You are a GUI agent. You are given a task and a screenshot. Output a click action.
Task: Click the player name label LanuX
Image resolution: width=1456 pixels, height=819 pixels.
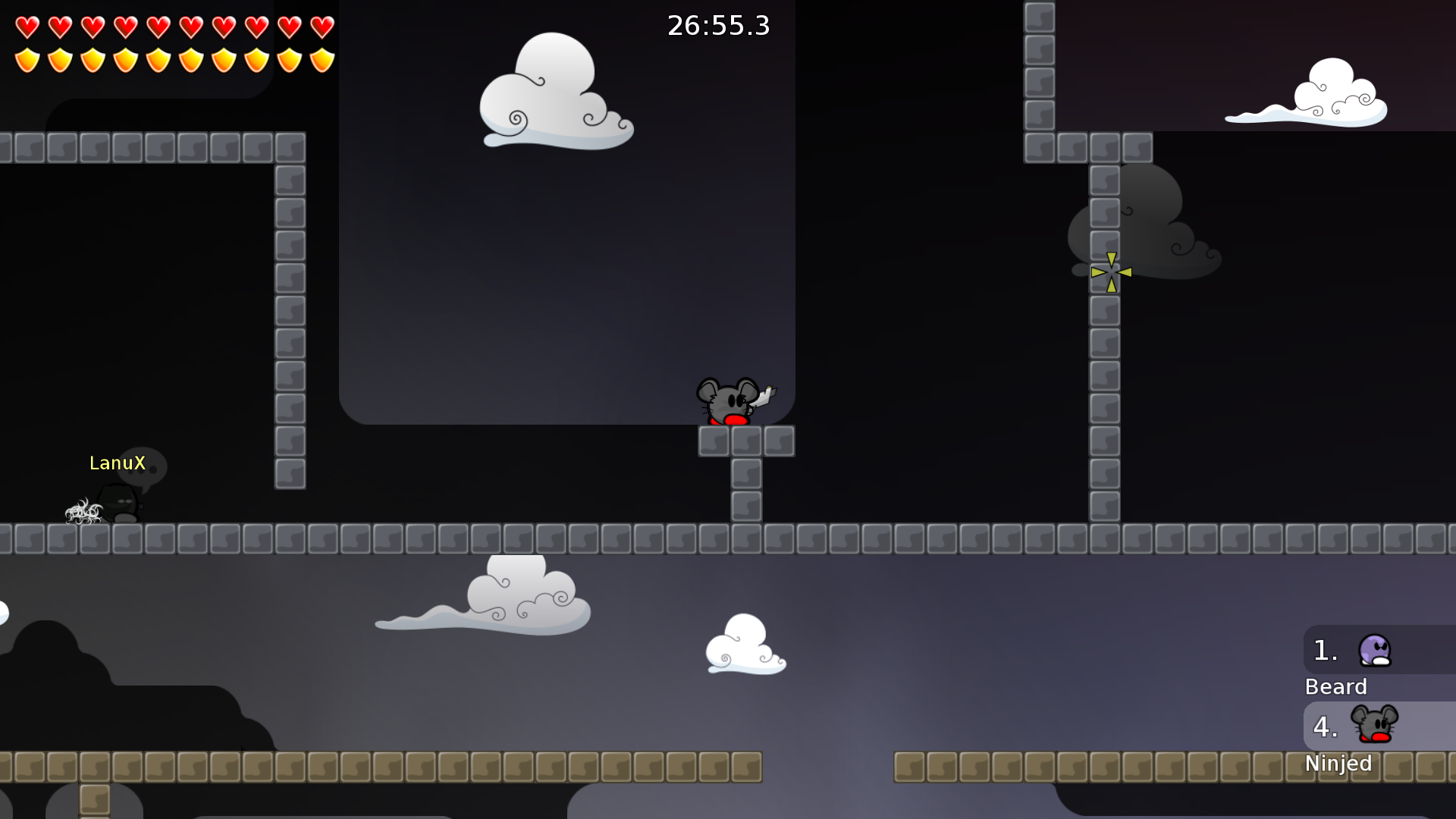118,463
